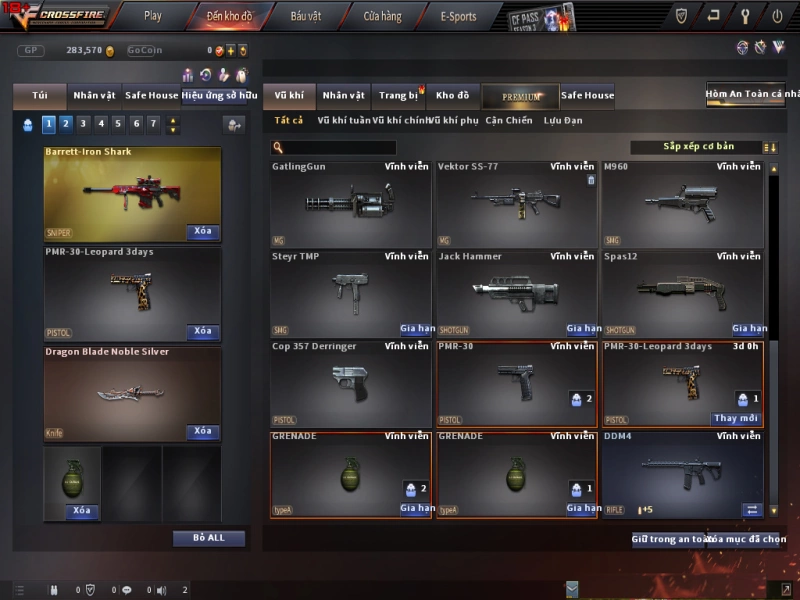Show the Lựu Đạn category
This screenshot has width=800, height=600.
point(563,121)
